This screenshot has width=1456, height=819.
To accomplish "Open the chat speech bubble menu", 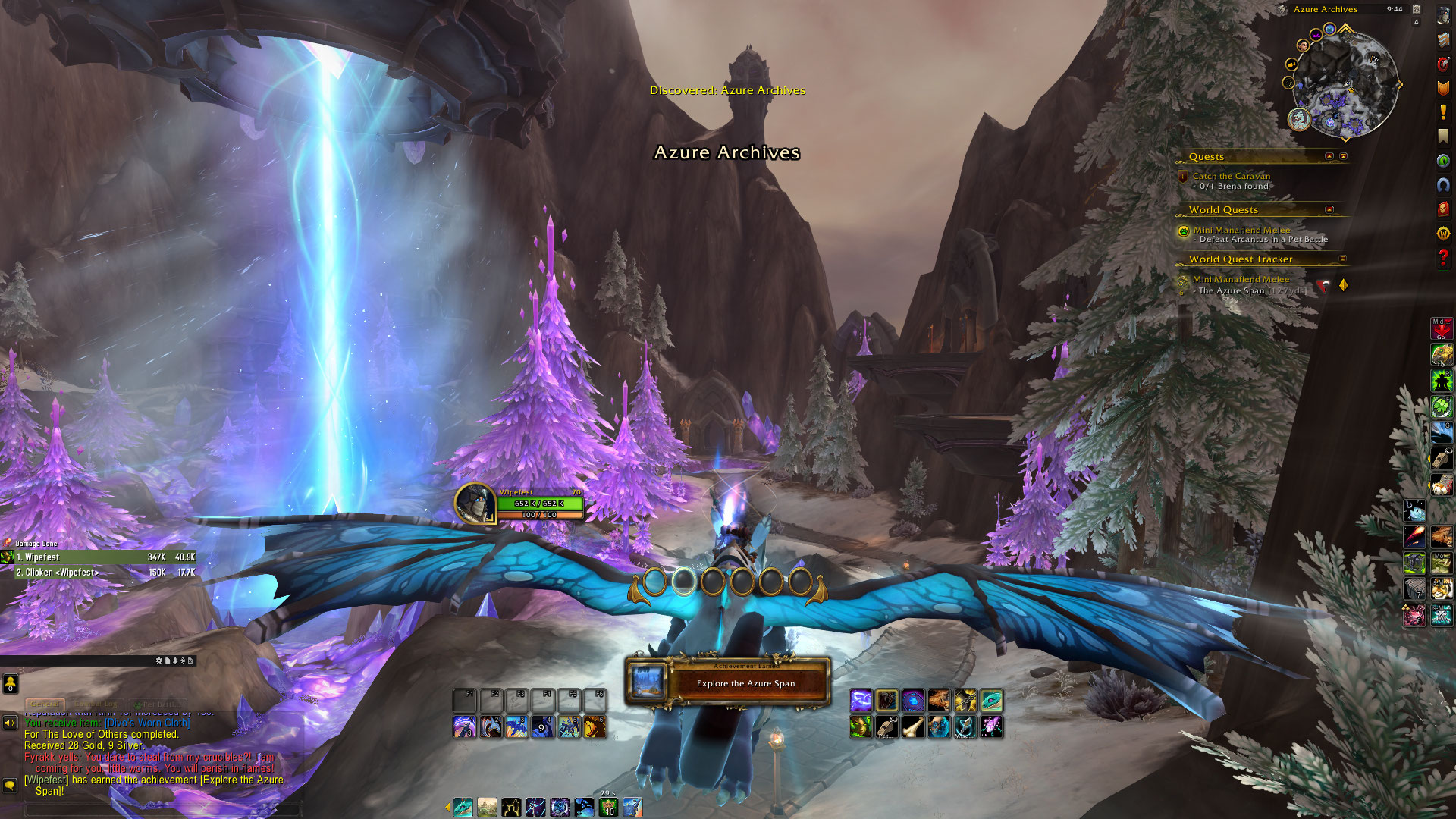I will point(10,785).
